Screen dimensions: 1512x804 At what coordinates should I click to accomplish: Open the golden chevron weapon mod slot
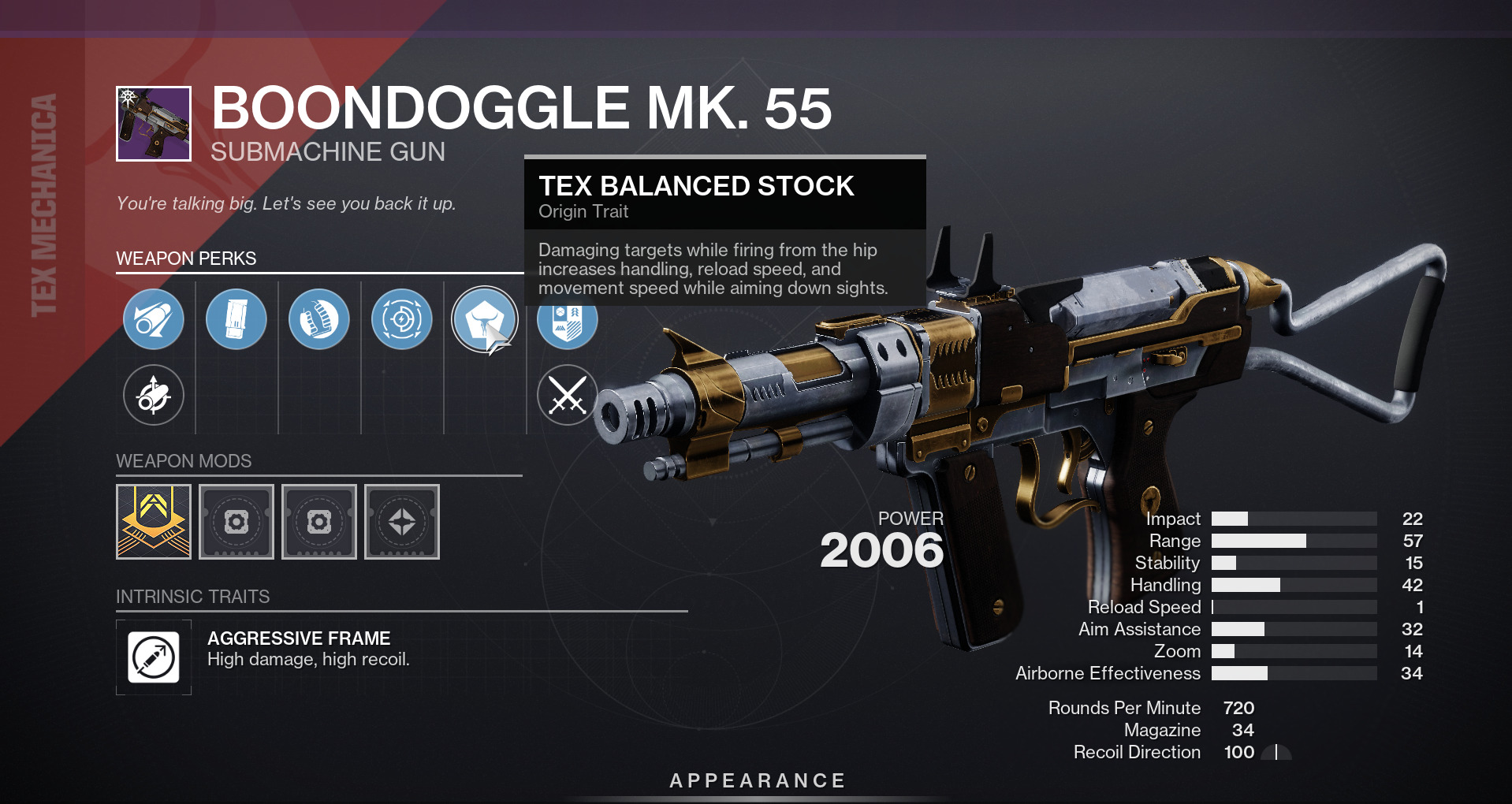tap(154, 522)
